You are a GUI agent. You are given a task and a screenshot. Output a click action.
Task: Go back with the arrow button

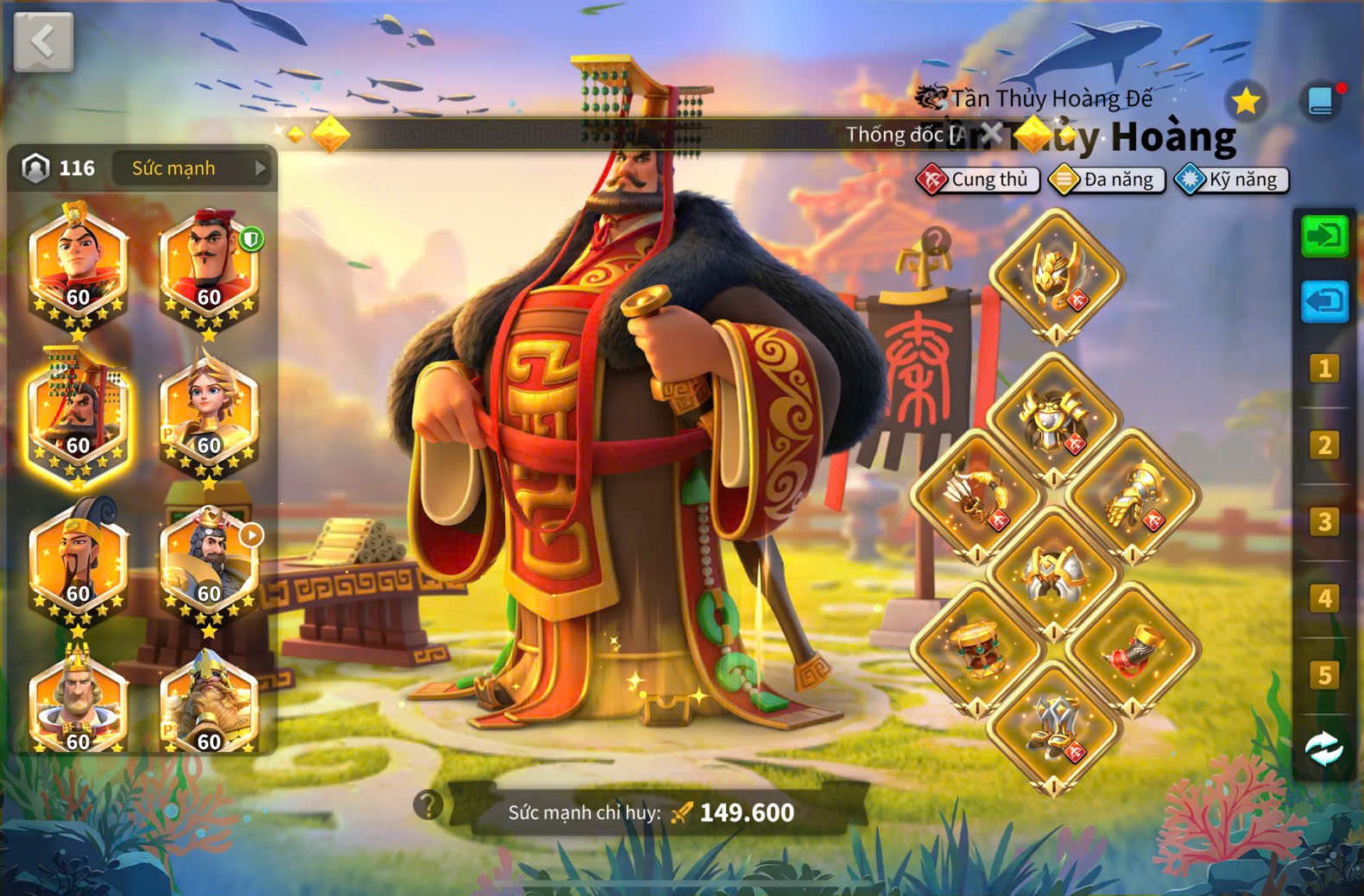43,41
